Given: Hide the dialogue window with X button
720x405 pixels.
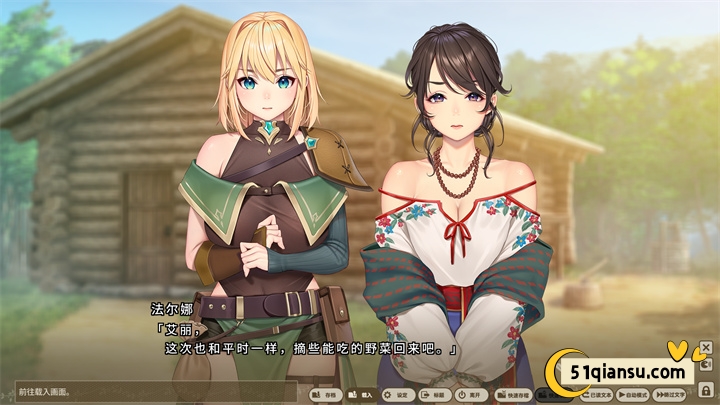Looking at the screenshot, I should tap(706, 348).
